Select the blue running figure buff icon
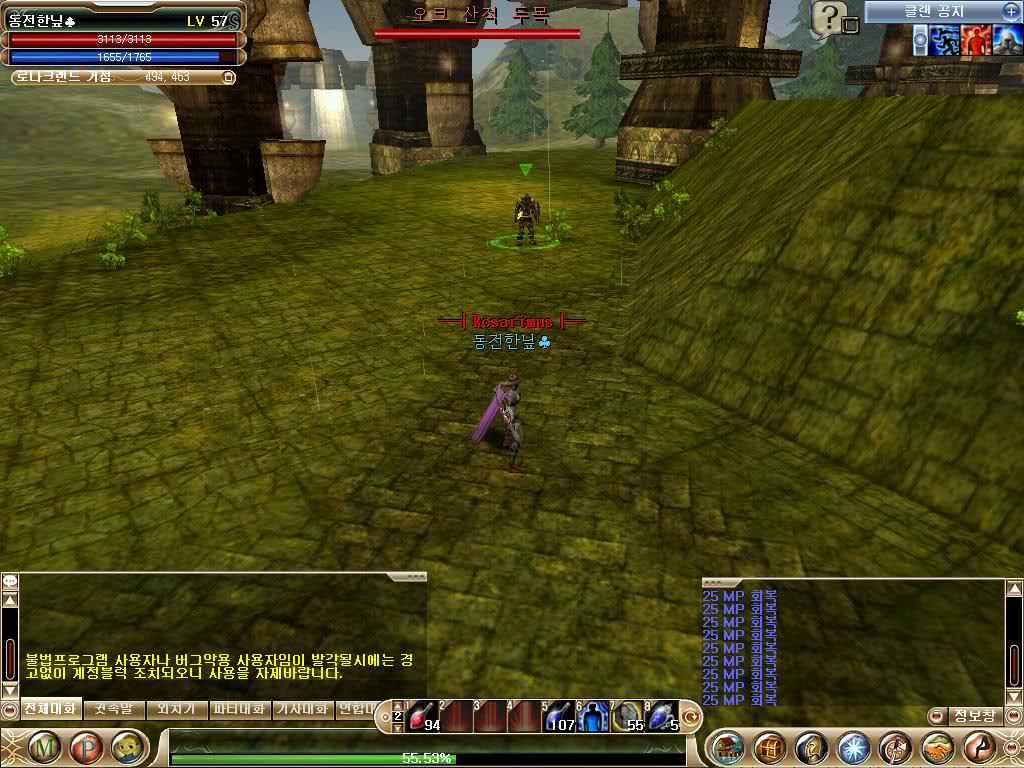The image size is (1024, 768). click(945, 40)
